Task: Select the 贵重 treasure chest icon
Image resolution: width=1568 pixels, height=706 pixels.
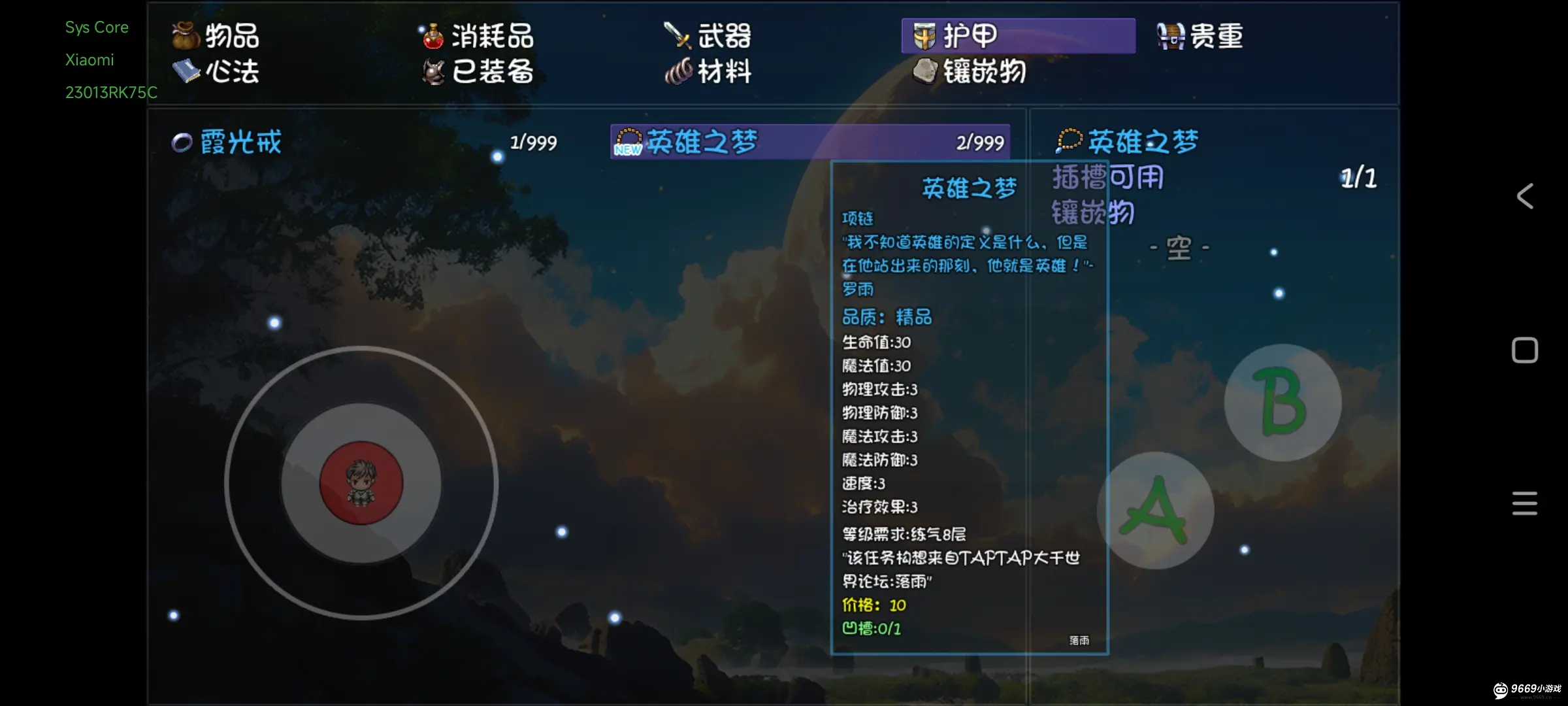Action: [1169, 36]
